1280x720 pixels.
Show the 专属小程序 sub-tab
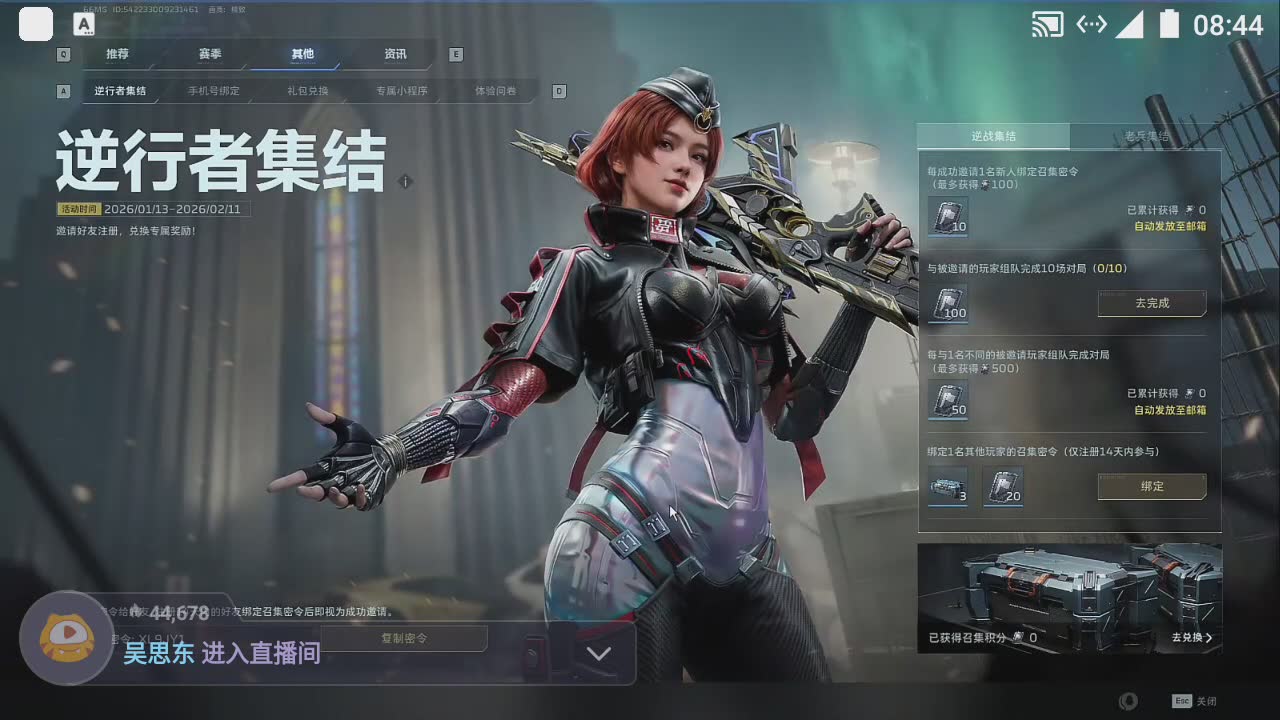tap(402, 91)
